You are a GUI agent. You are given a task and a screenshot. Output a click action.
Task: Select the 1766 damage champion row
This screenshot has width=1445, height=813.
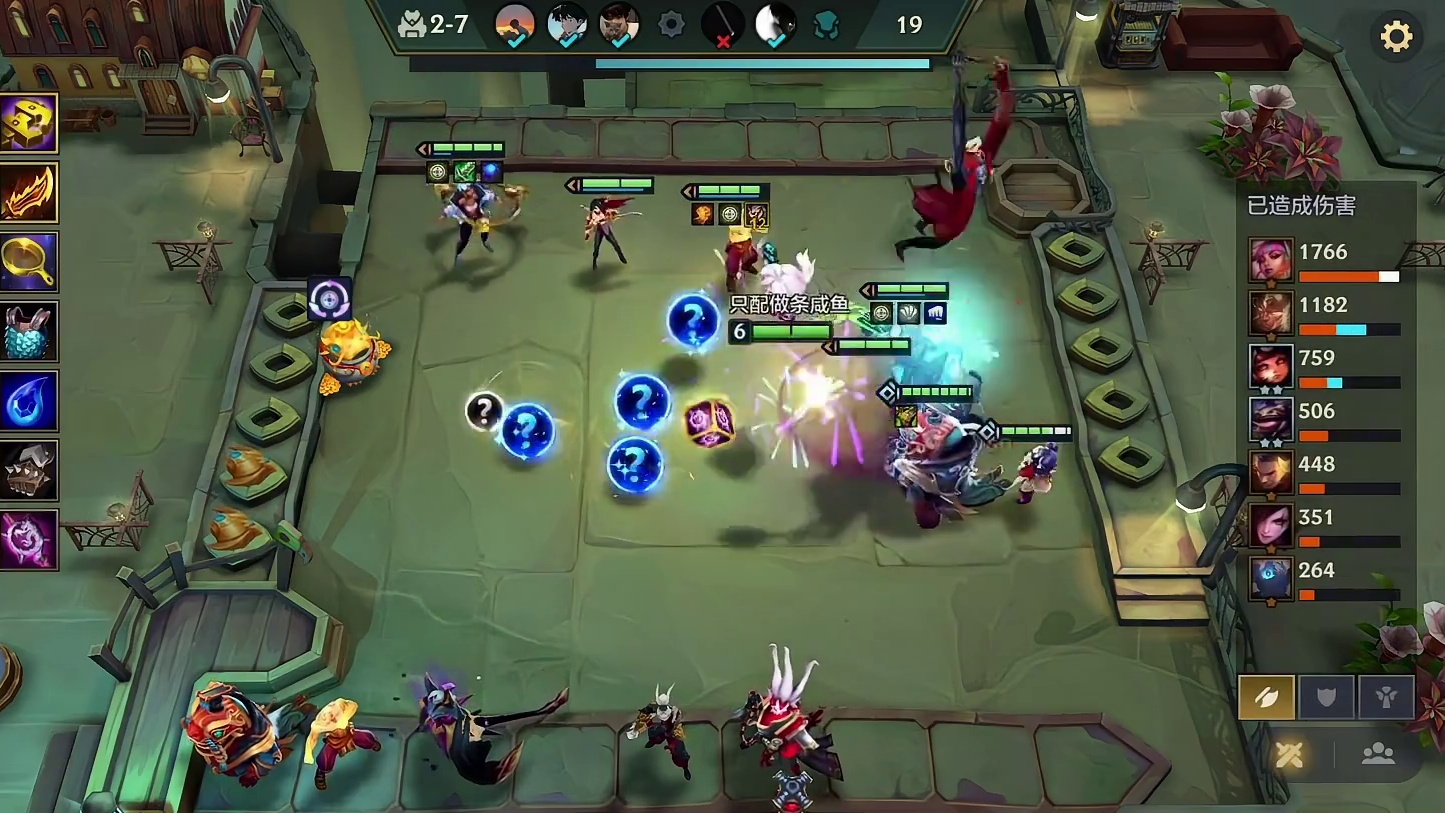[x=1324, y=261]
